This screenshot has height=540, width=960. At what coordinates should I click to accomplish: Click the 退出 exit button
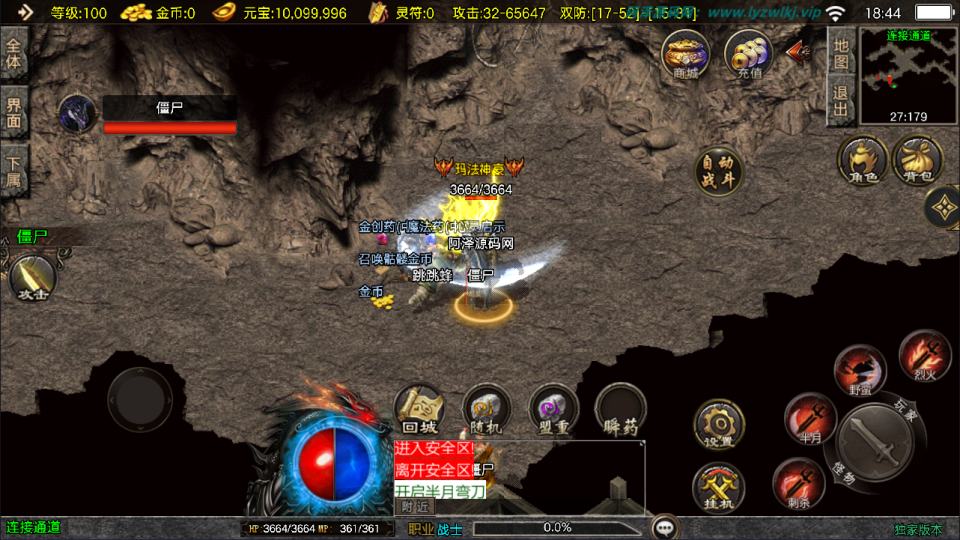[x=841, y=102]
